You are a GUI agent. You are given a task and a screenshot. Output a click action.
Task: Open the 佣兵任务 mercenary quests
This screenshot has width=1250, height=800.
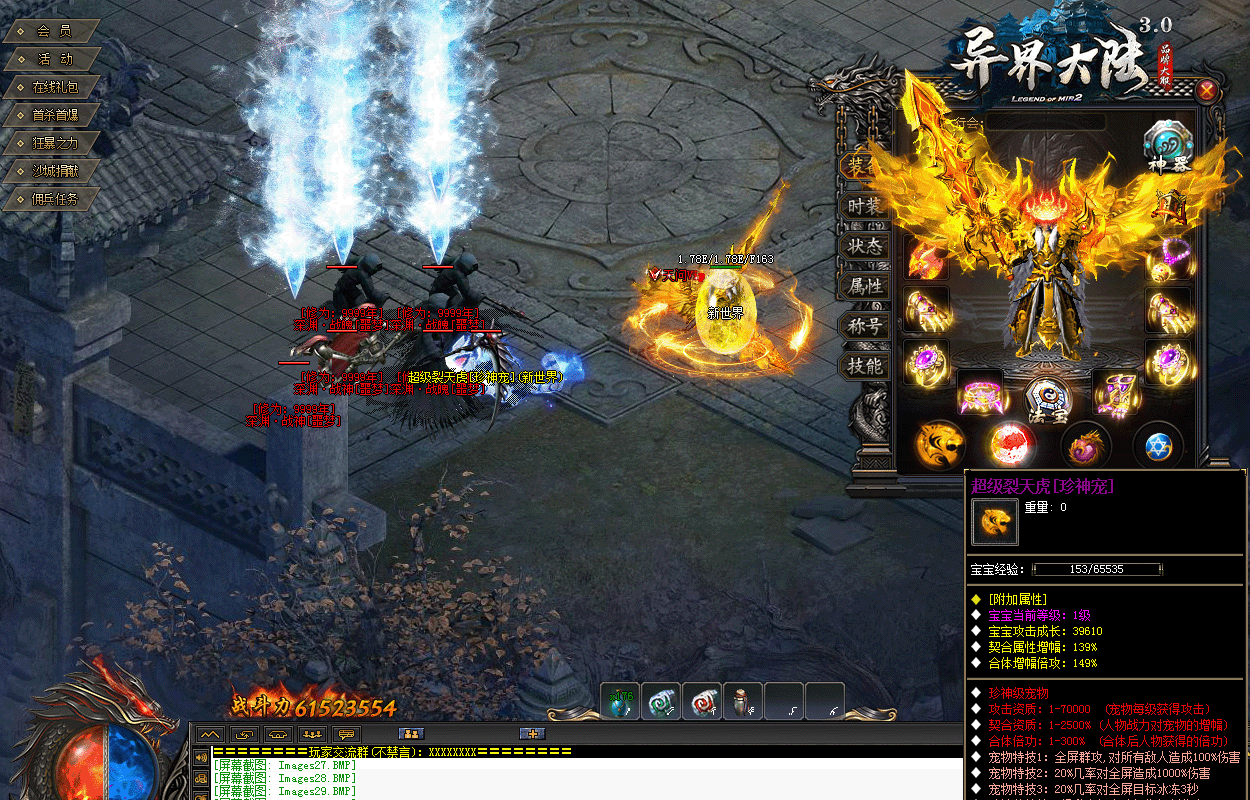point(54,199)
